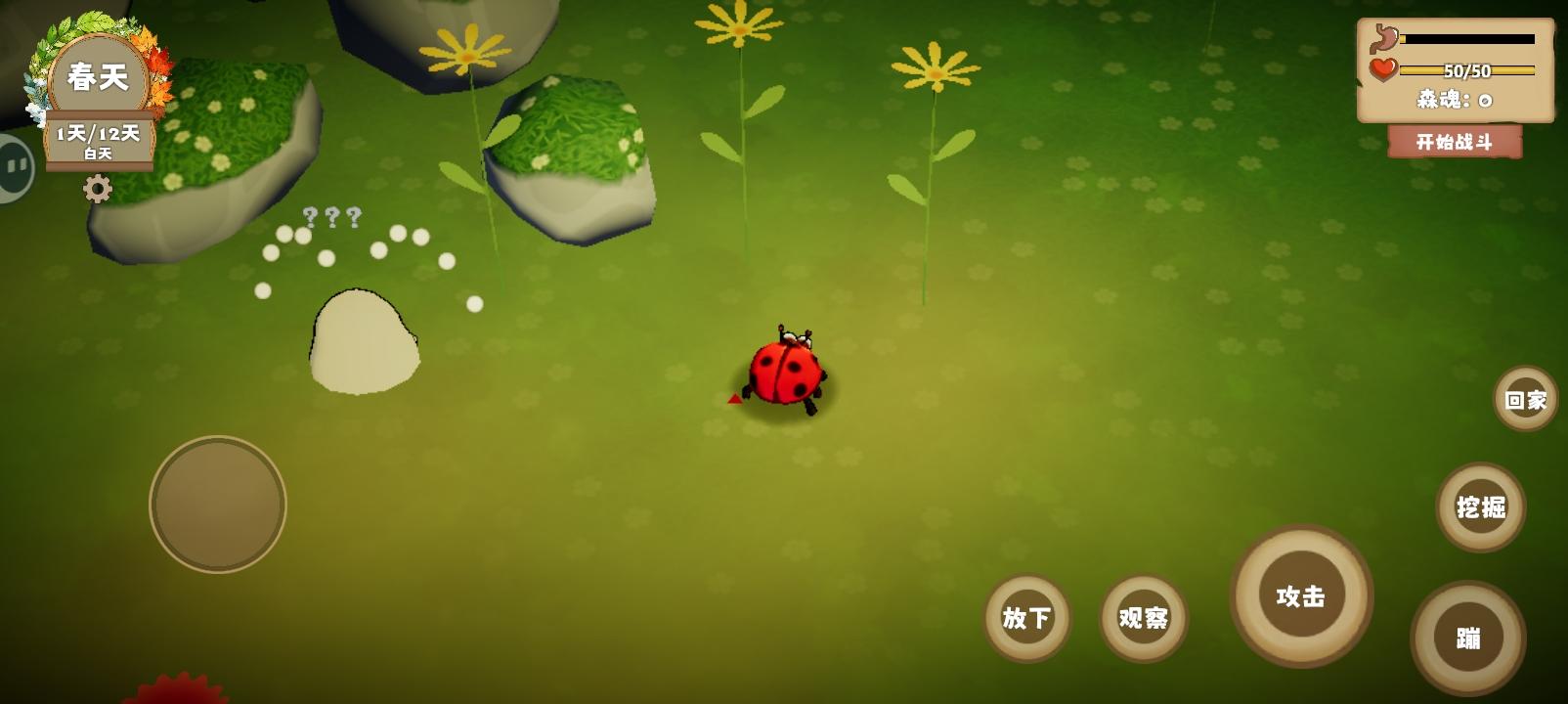Screen dimensions: 1568x704
Task: Tap the heart health icon
Action: click(x=1381, y=70)
